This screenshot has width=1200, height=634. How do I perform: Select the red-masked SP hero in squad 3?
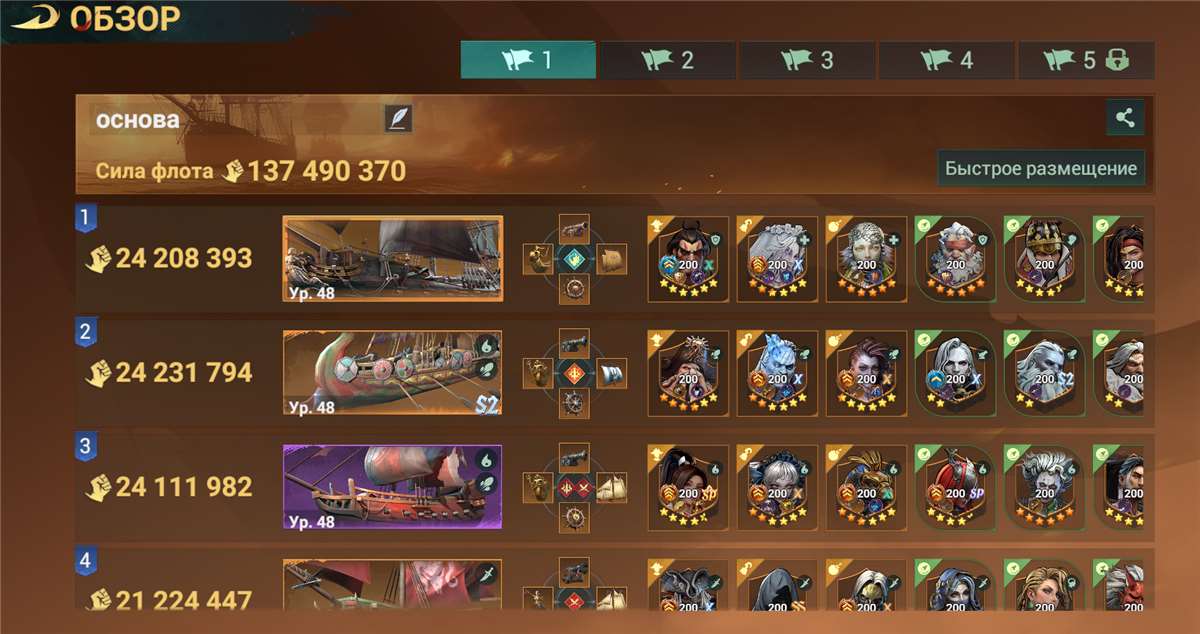(x=955, y=487)
